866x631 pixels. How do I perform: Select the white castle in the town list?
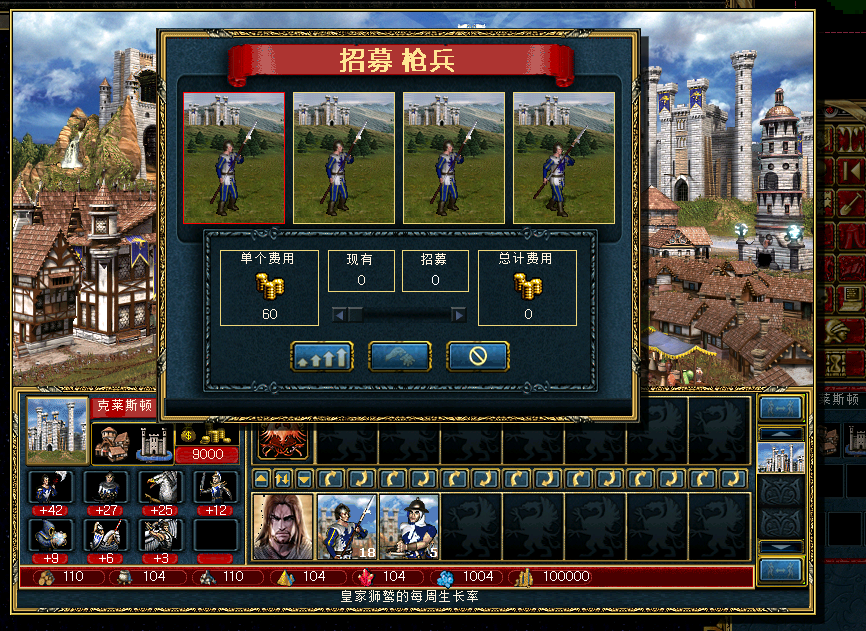[781, 458]
